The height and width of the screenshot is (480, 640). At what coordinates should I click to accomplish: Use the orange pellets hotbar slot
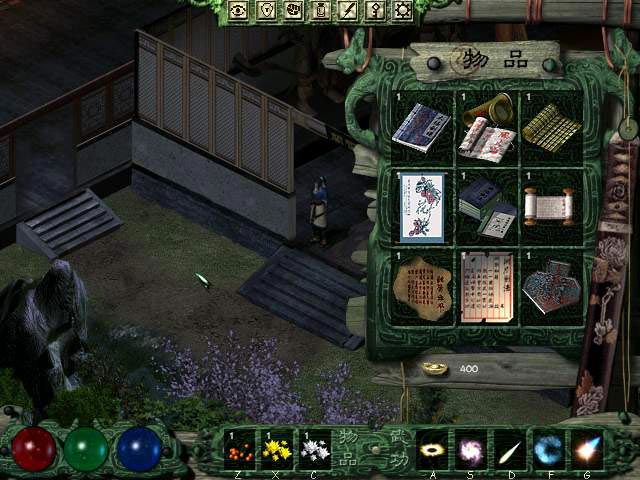[x=239, y=448]
